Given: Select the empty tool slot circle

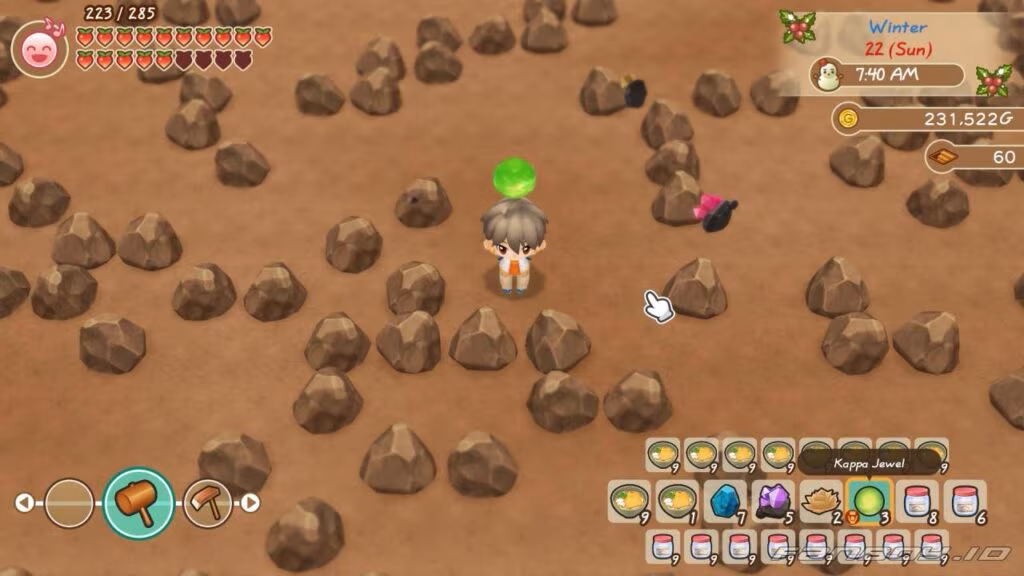Looking at the screenshot, I should coord(69,503).
